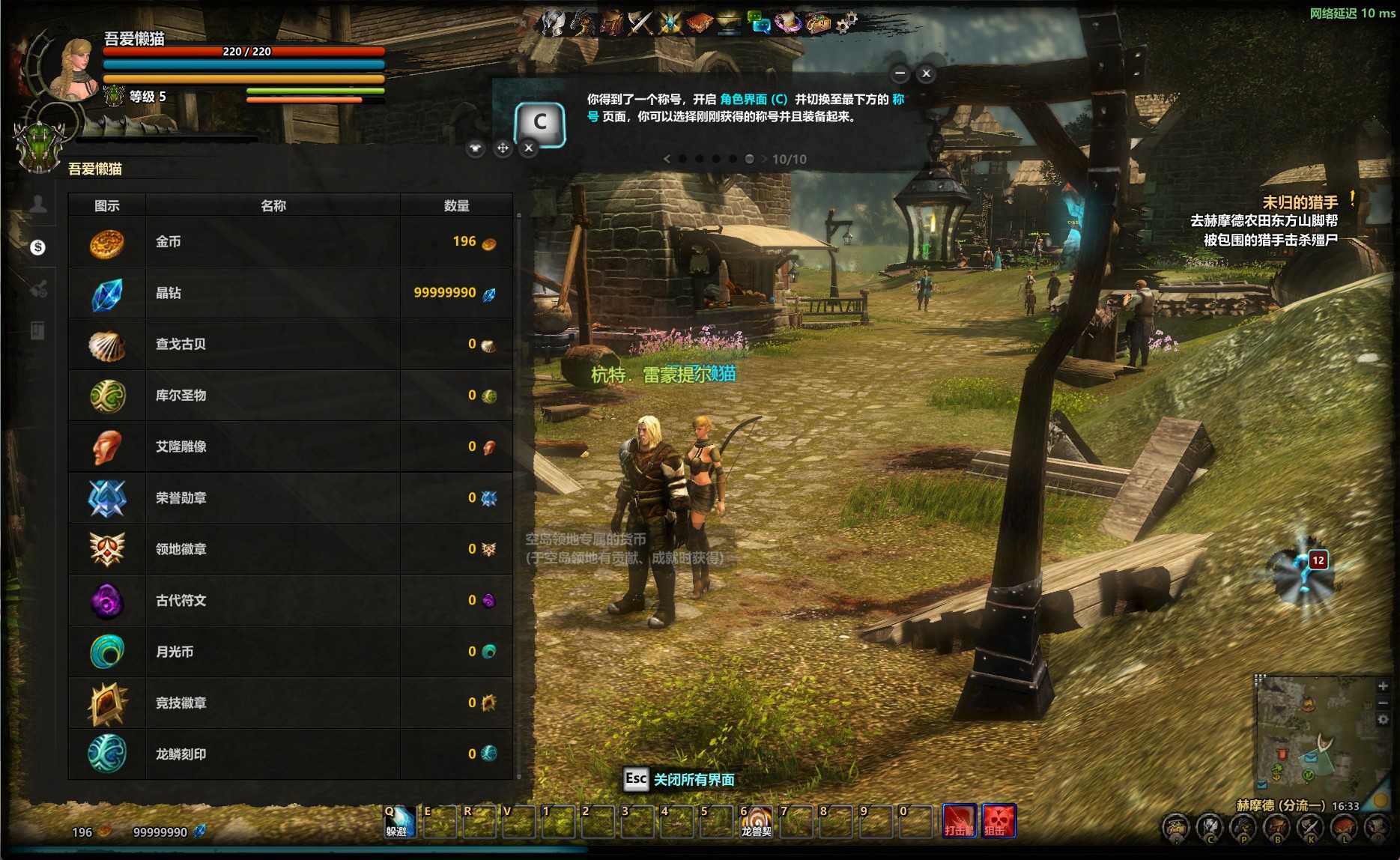Screen dimensions: 1400x860
Task: Use the red 狙击 skull skill
Action: coord(999,821)
